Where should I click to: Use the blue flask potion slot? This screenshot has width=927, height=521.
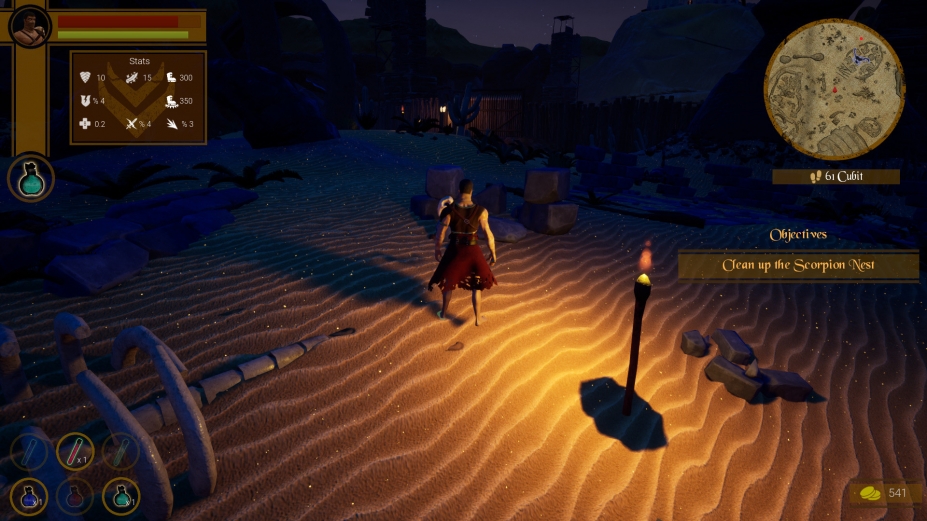coord(29,495)
